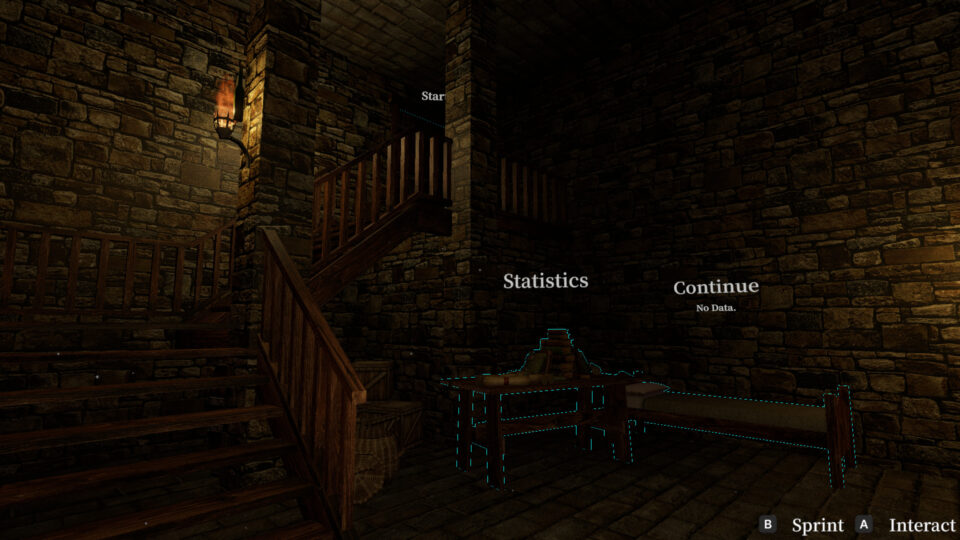Choose the Continue option
The image size is (960, 540).
pyautogui.click(x=715, y=288)
